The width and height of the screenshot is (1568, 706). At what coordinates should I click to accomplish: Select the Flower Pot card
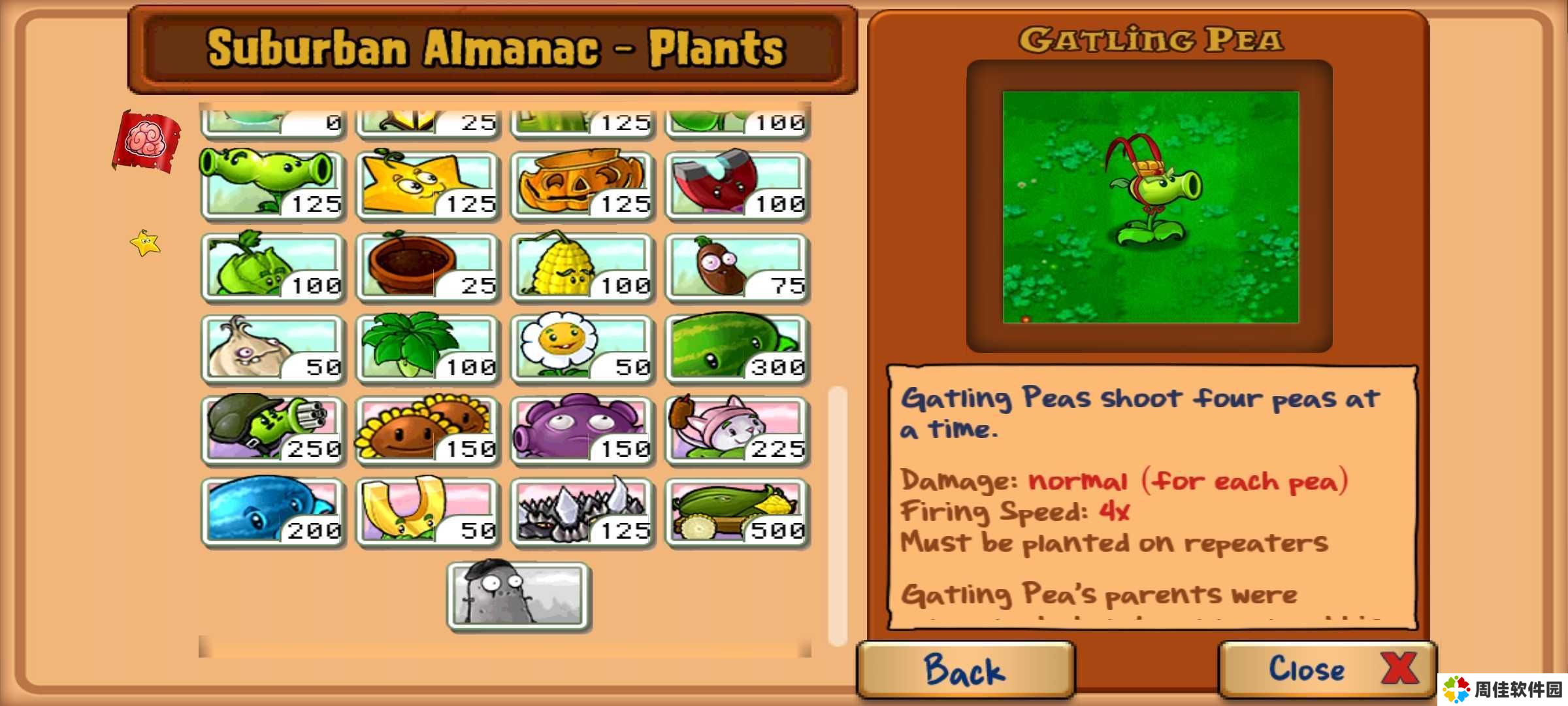click(x=427, y=266)
